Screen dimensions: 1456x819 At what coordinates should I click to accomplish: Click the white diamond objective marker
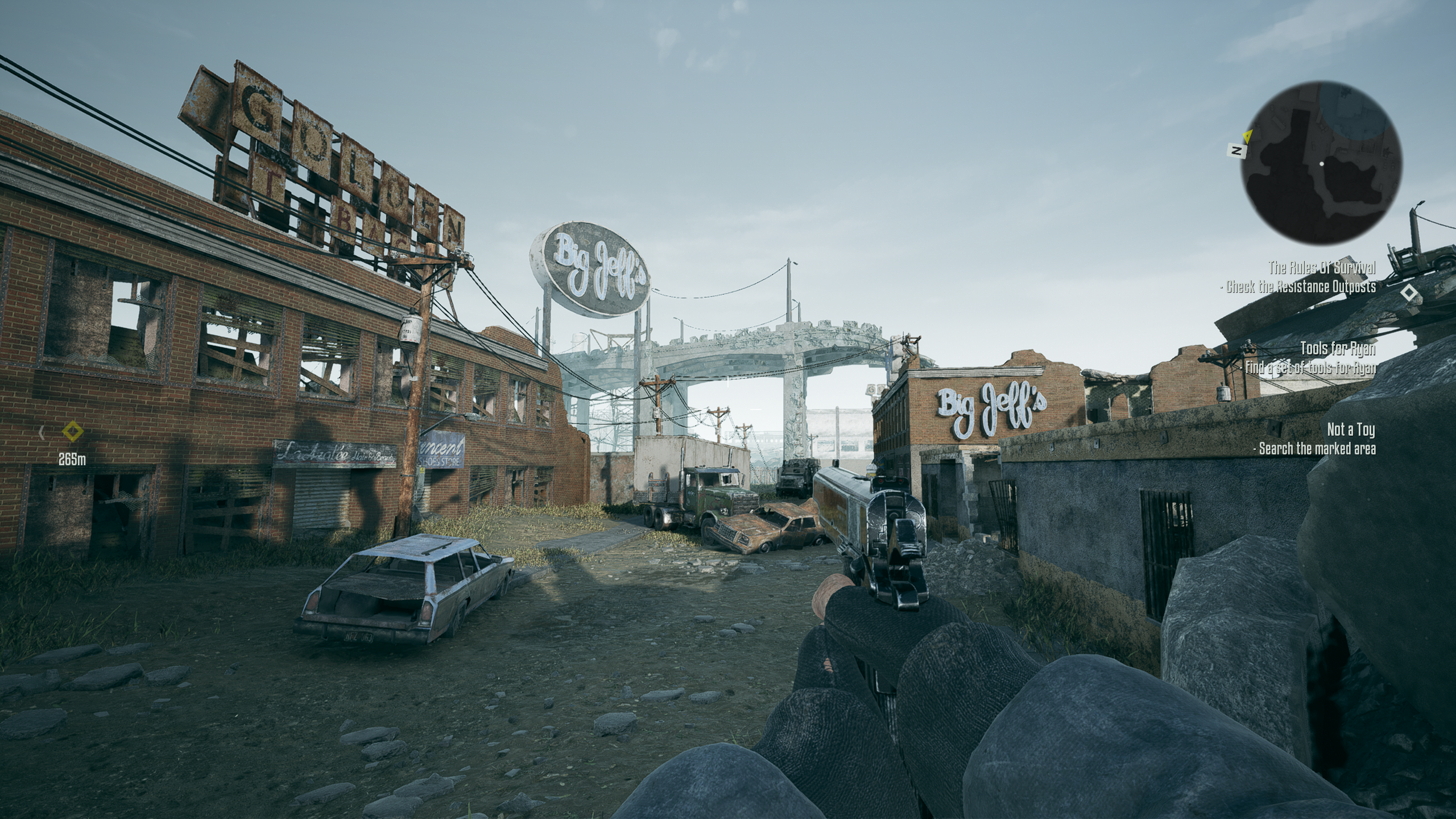point(1408,293)
